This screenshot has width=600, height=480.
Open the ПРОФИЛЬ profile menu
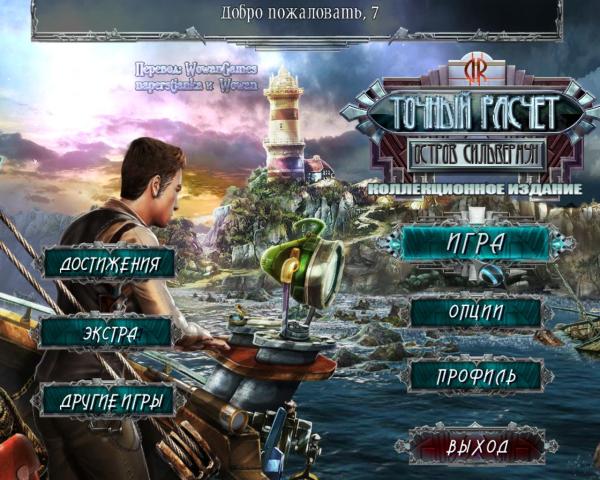[476, 376]
